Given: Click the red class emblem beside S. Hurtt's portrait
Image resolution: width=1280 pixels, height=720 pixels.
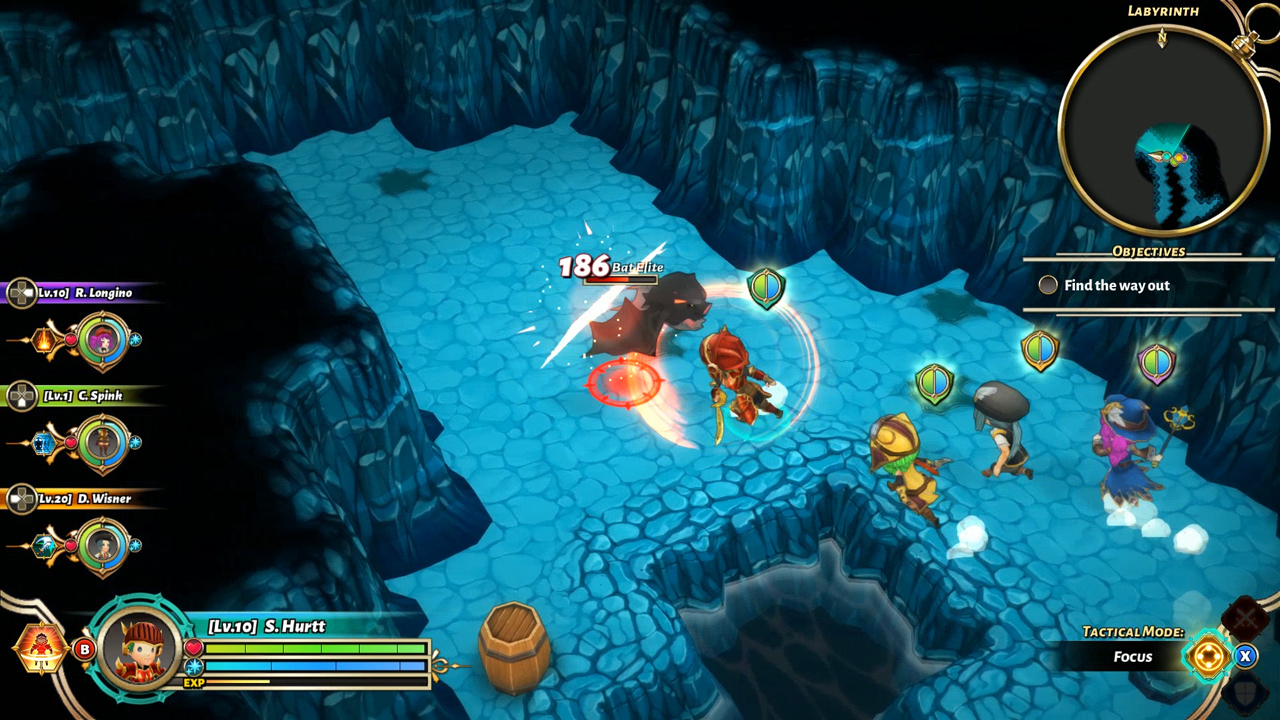Looking at the screenshot, I should 40,646.
